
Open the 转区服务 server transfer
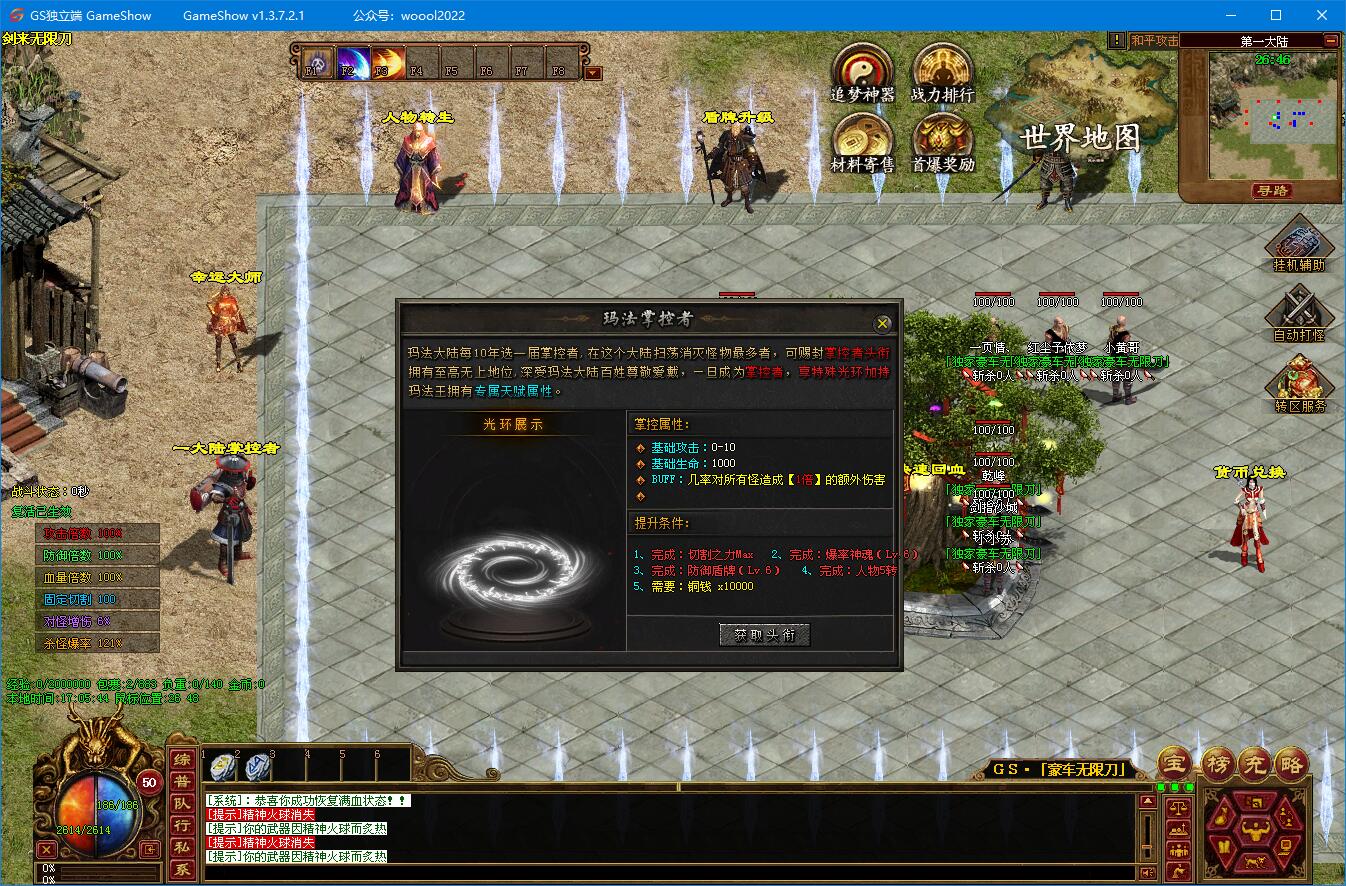click(x=1299, y=384)
